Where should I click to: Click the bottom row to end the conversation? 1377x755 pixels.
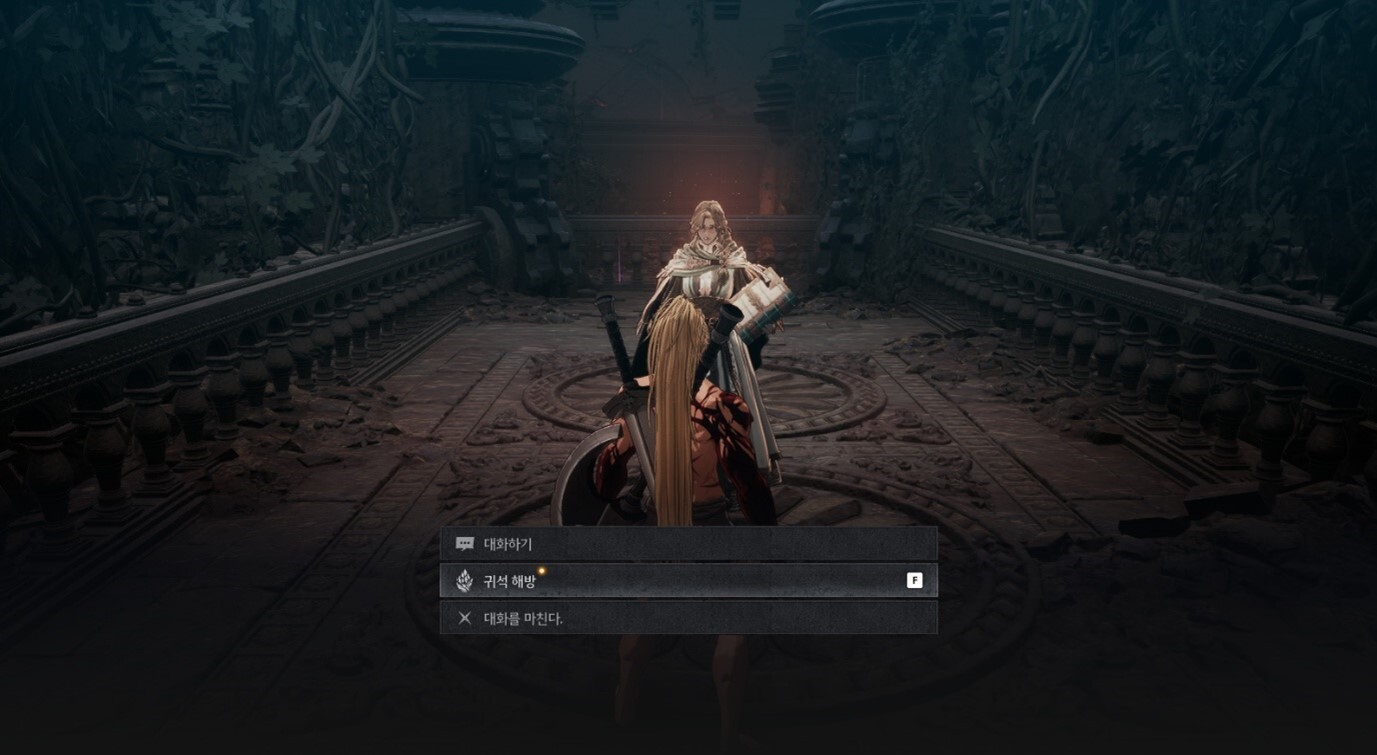(x=690, y=618)
